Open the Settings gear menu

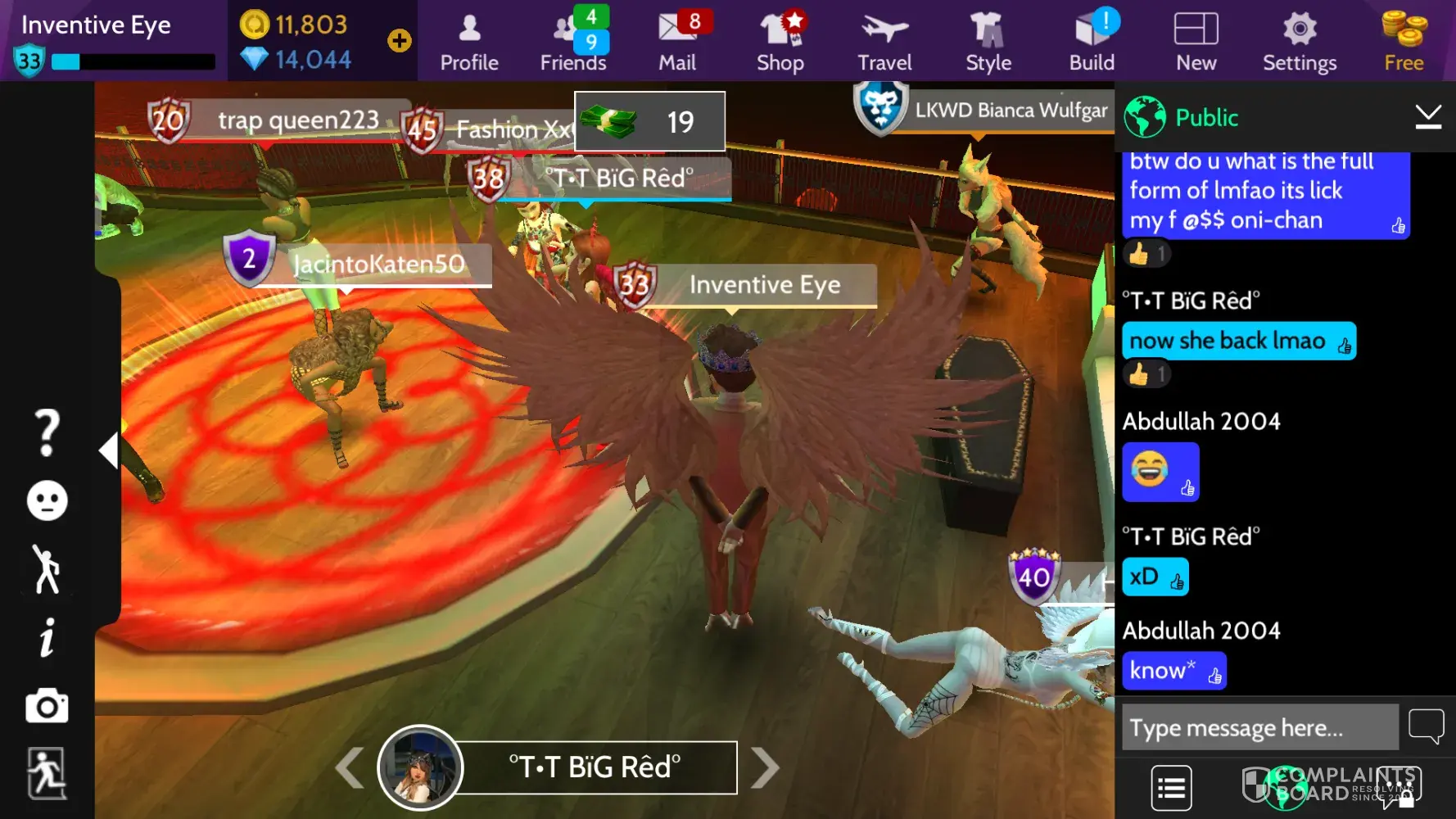click(x=1300, y=42)
